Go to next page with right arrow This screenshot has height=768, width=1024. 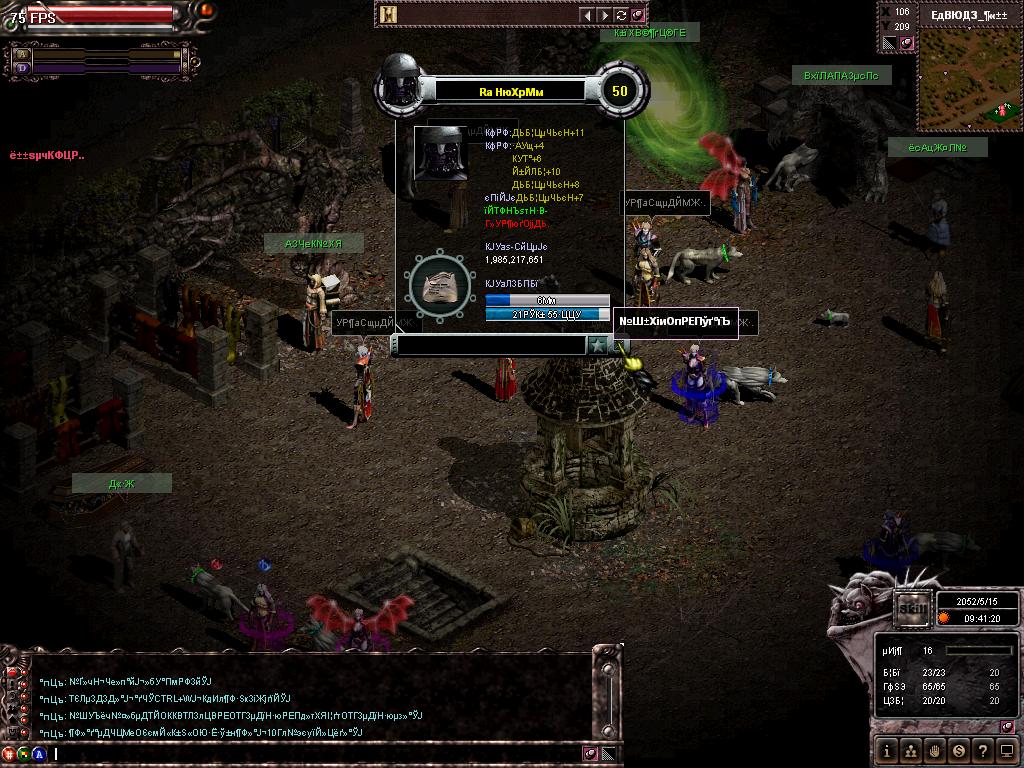point(604,15)
